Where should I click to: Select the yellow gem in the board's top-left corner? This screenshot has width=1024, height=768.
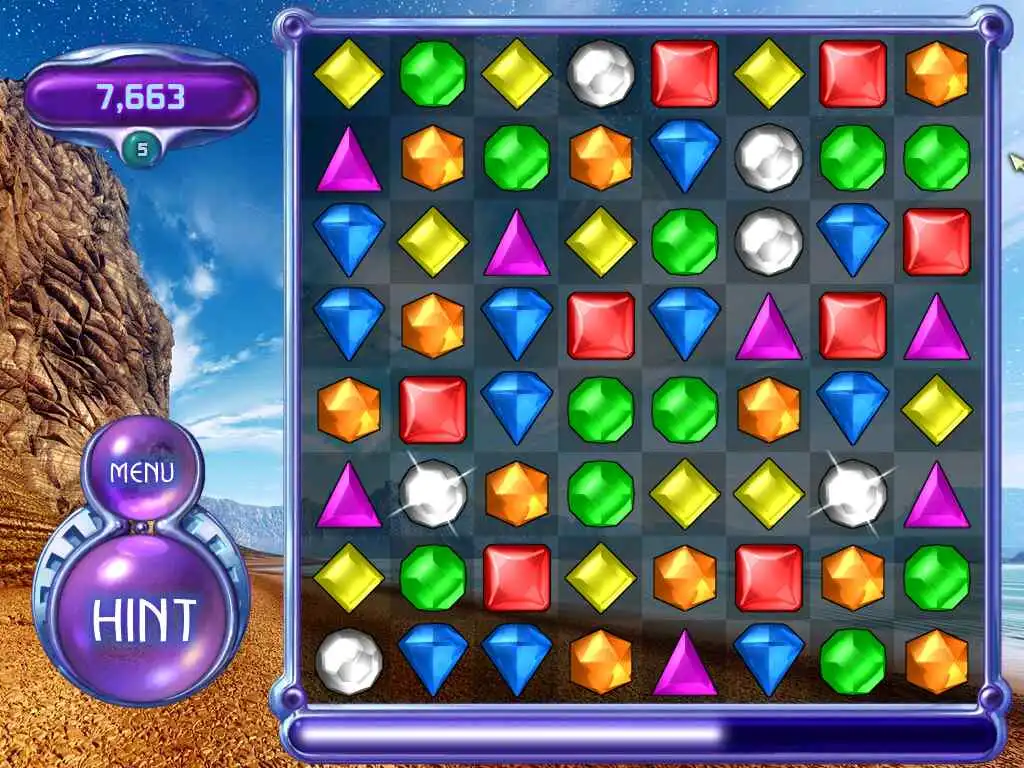(x=348, y=74)
